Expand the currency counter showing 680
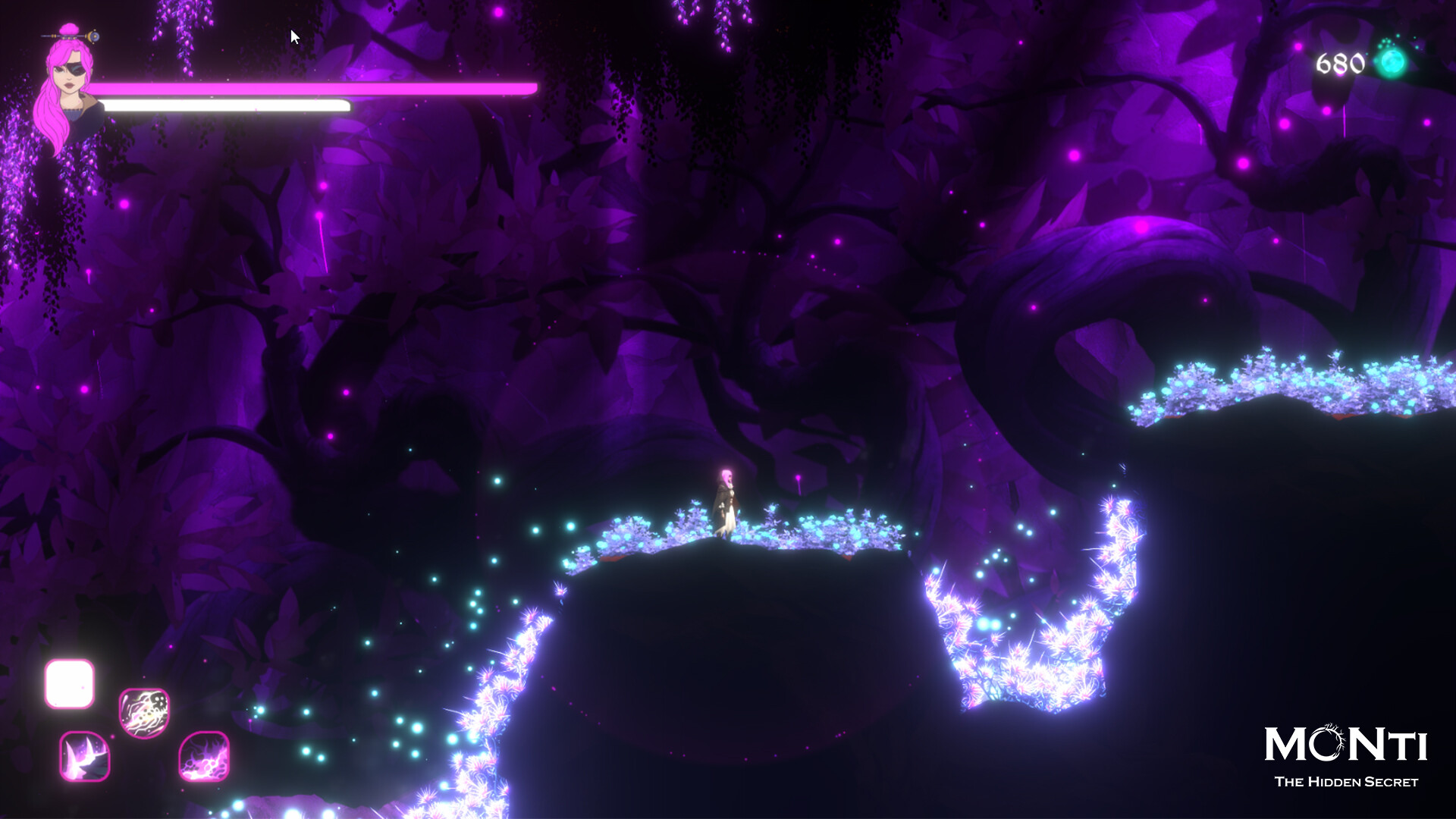The image size is (1456, 819). 1357,62
